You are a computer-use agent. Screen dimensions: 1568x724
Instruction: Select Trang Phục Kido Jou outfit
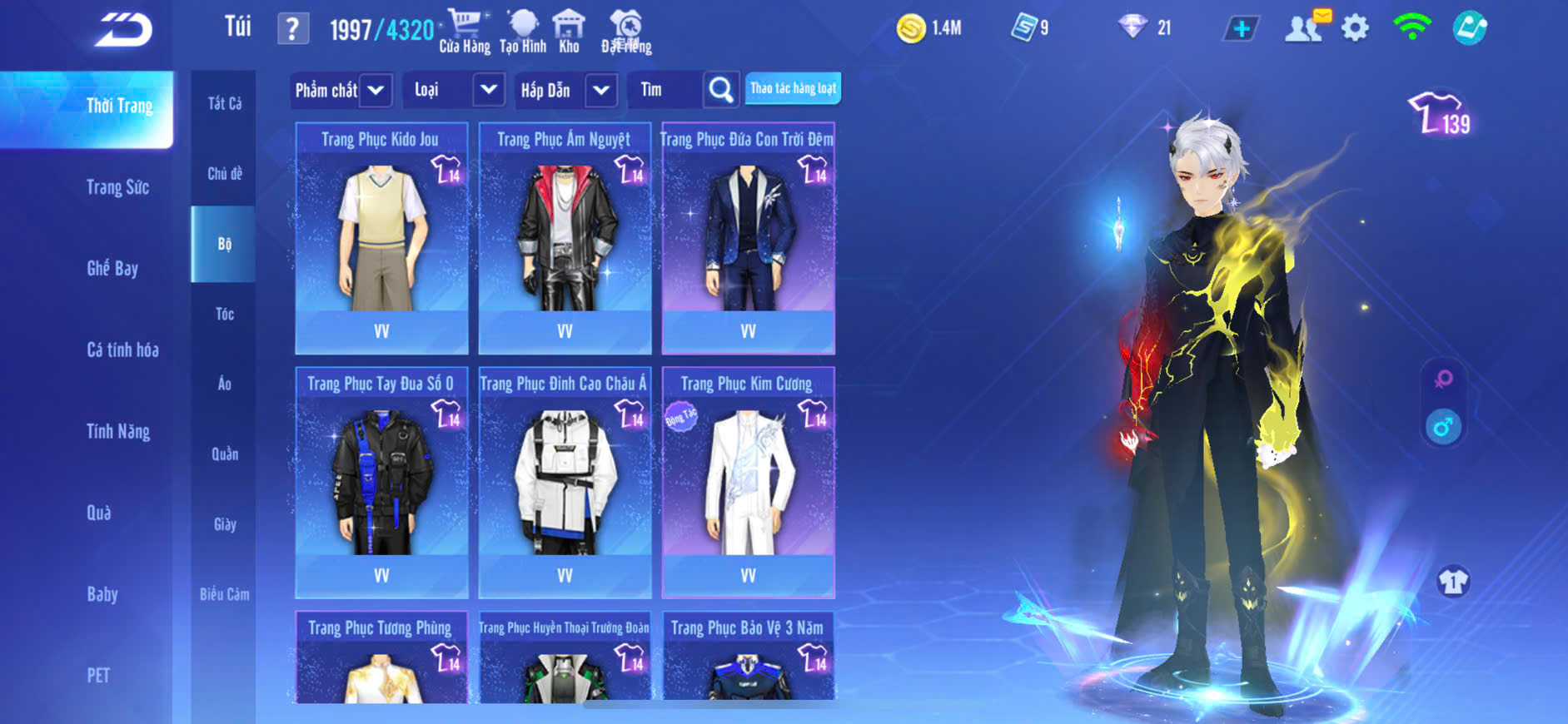click(381, 237)
